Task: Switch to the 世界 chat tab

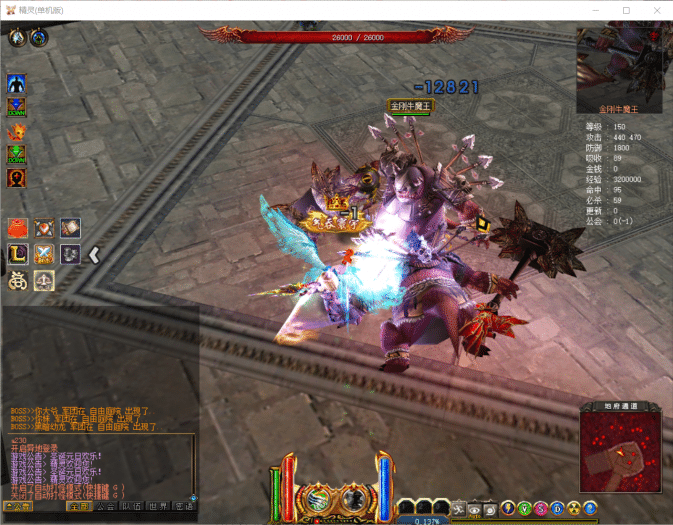Action: (x=158, y=506)
